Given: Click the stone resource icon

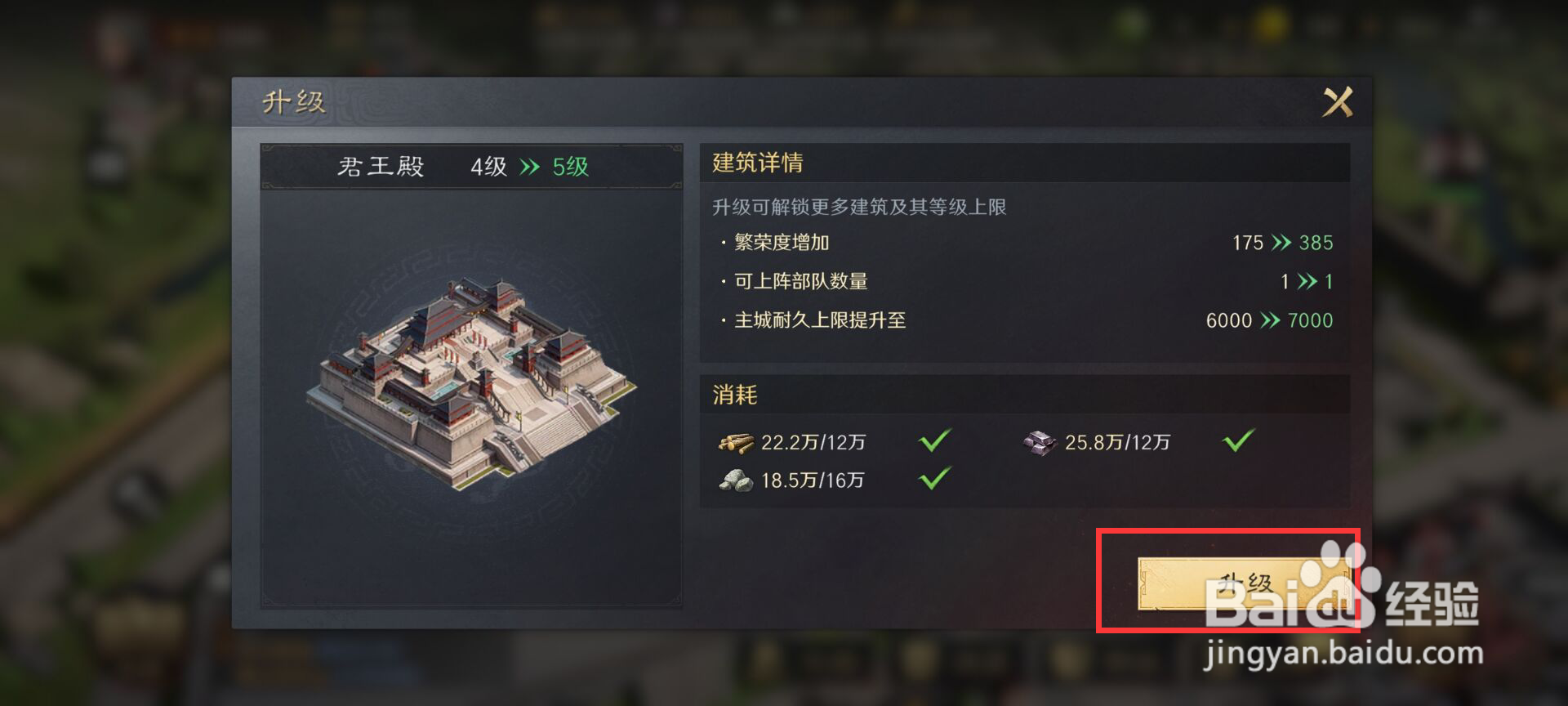Looking at the screenshot, I should click(737, 480).
